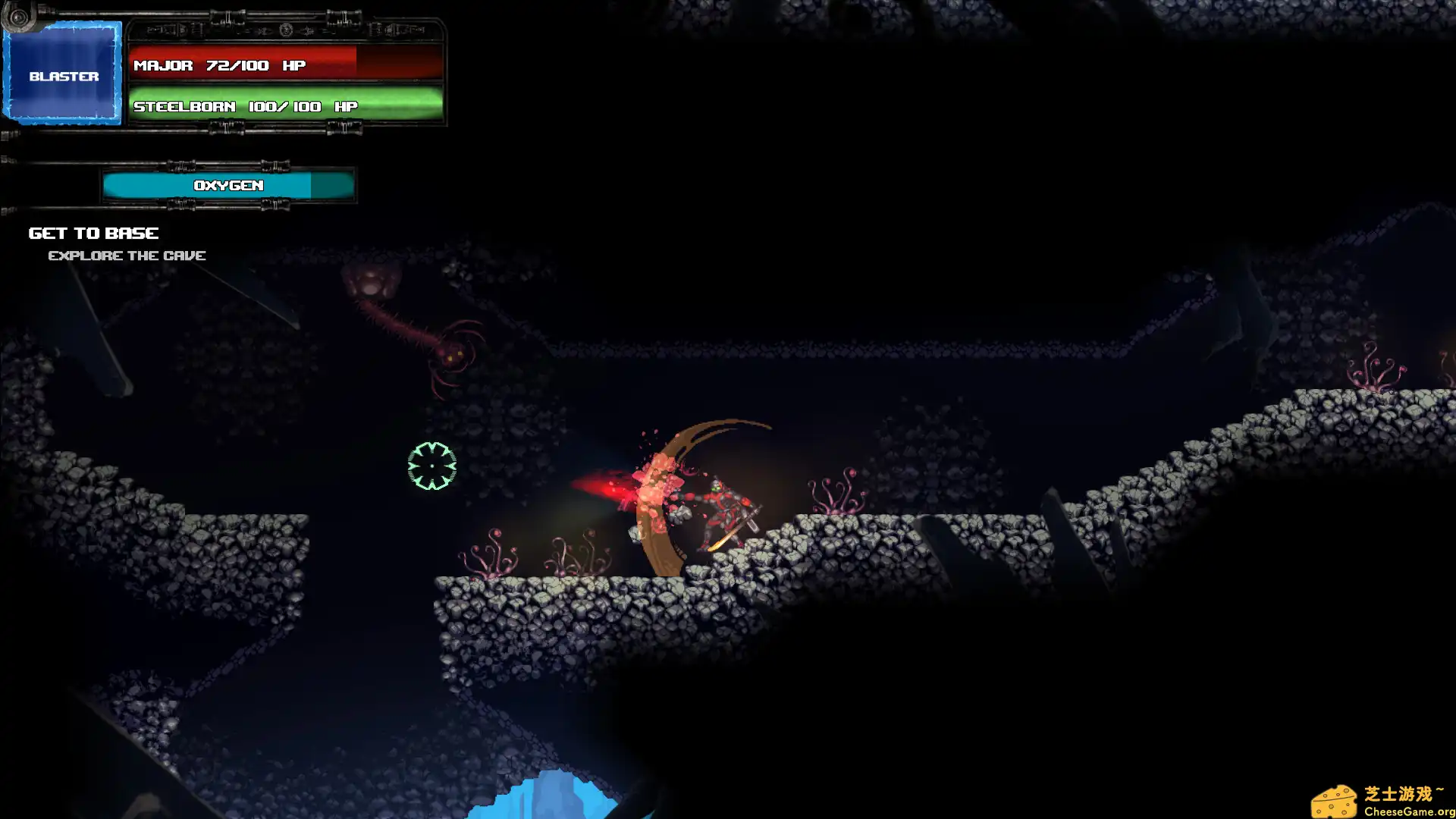Select the Blaster weapon panel
1456x819 pixels.
point(64,74)
